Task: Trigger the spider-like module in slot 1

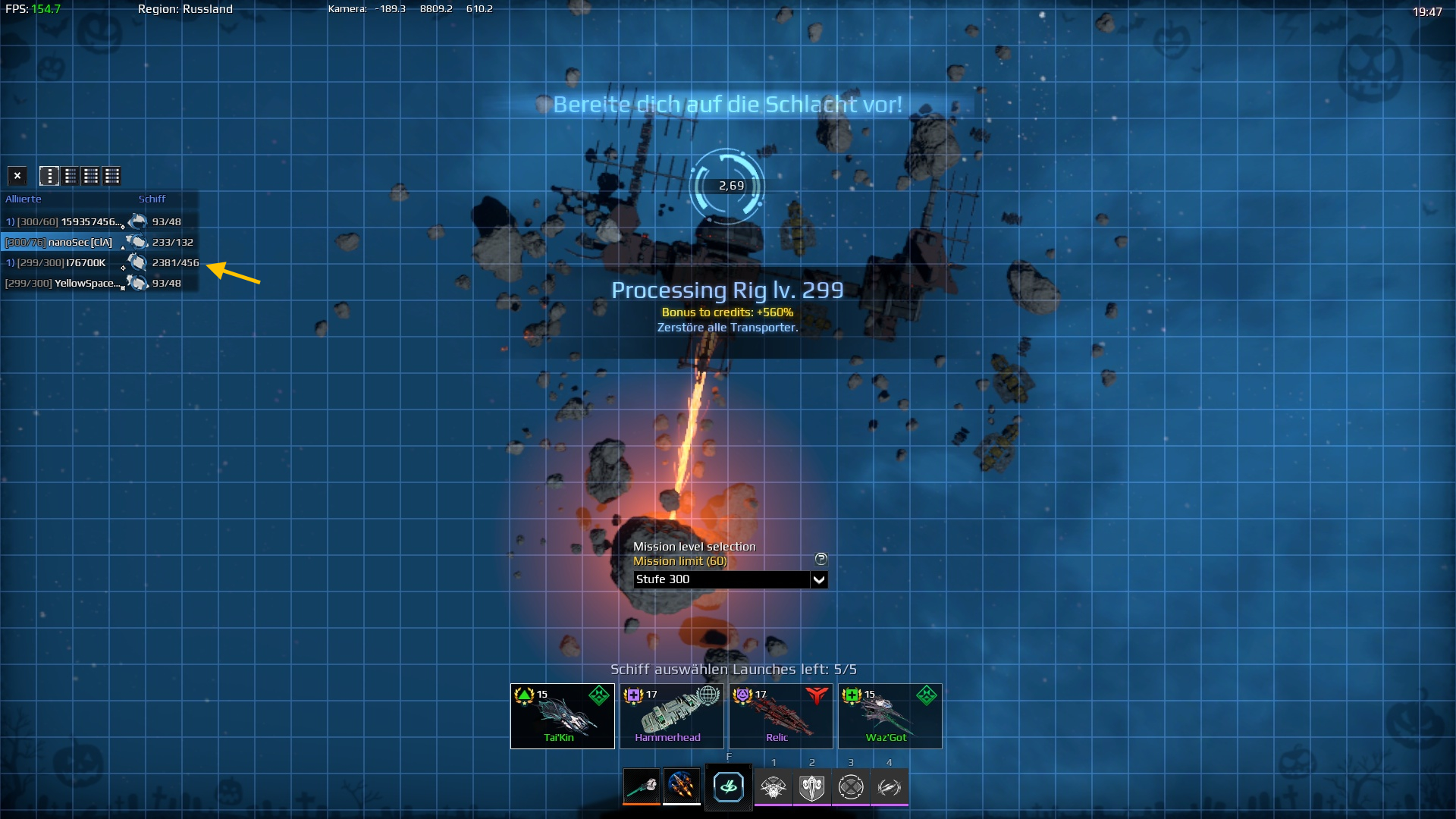Action: [x=773, y=787]
